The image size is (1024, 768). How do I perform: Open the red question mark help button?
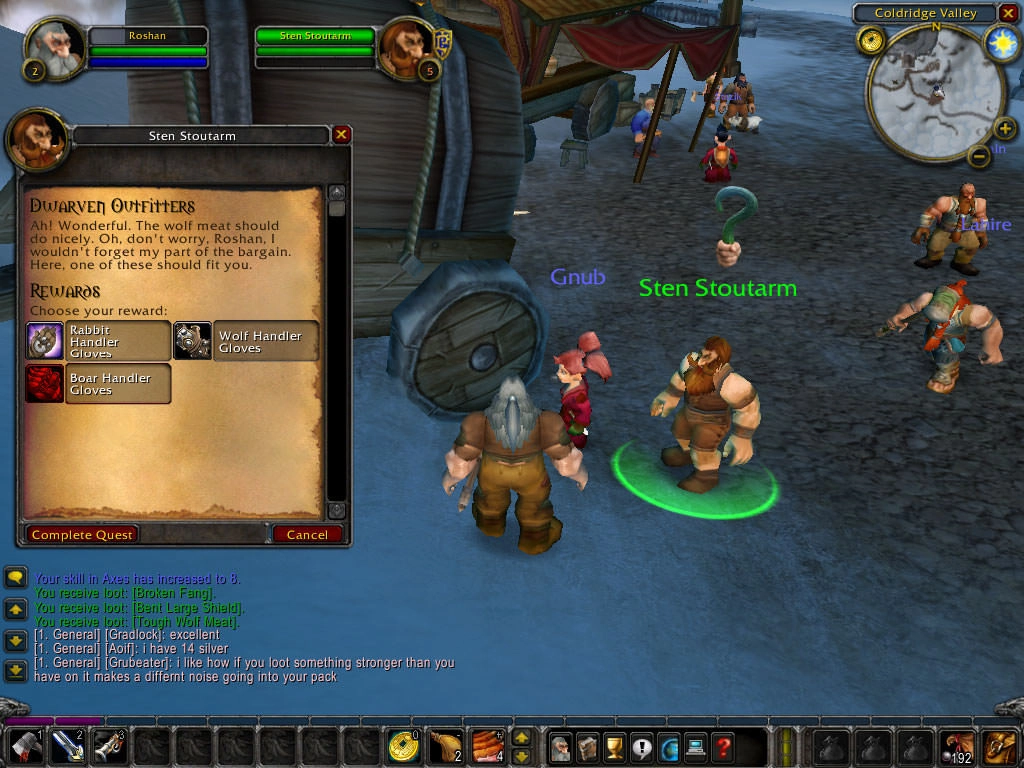pos(723,746)
